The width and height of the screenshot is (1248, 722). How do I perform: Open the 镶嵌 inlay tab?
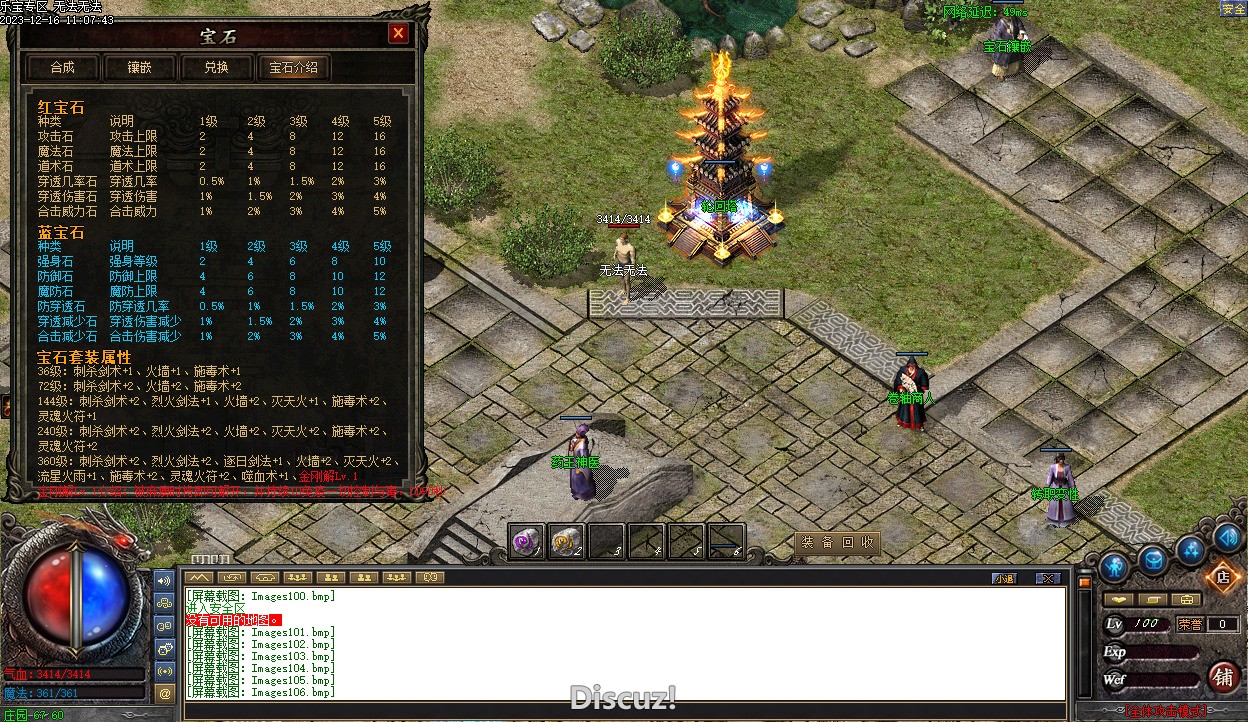point(139,67)
